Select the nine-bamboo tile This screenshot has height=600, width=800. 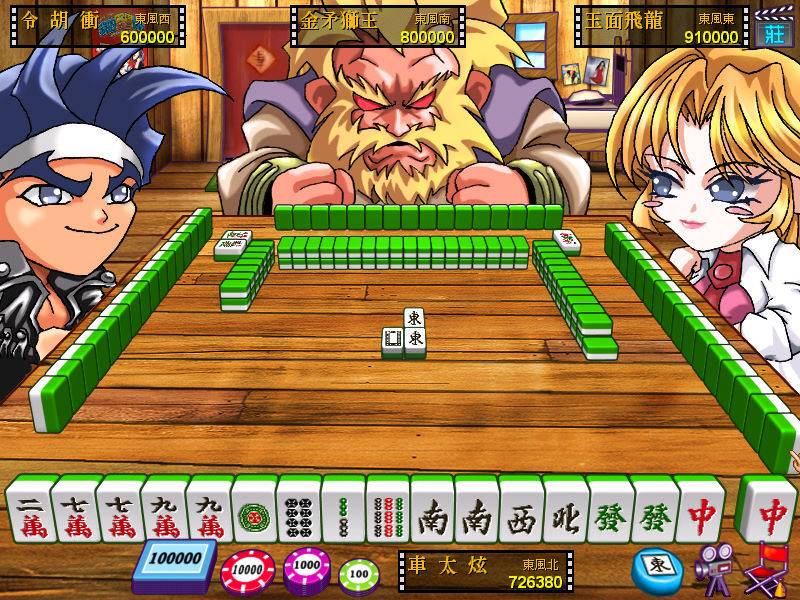click(388, 511)
